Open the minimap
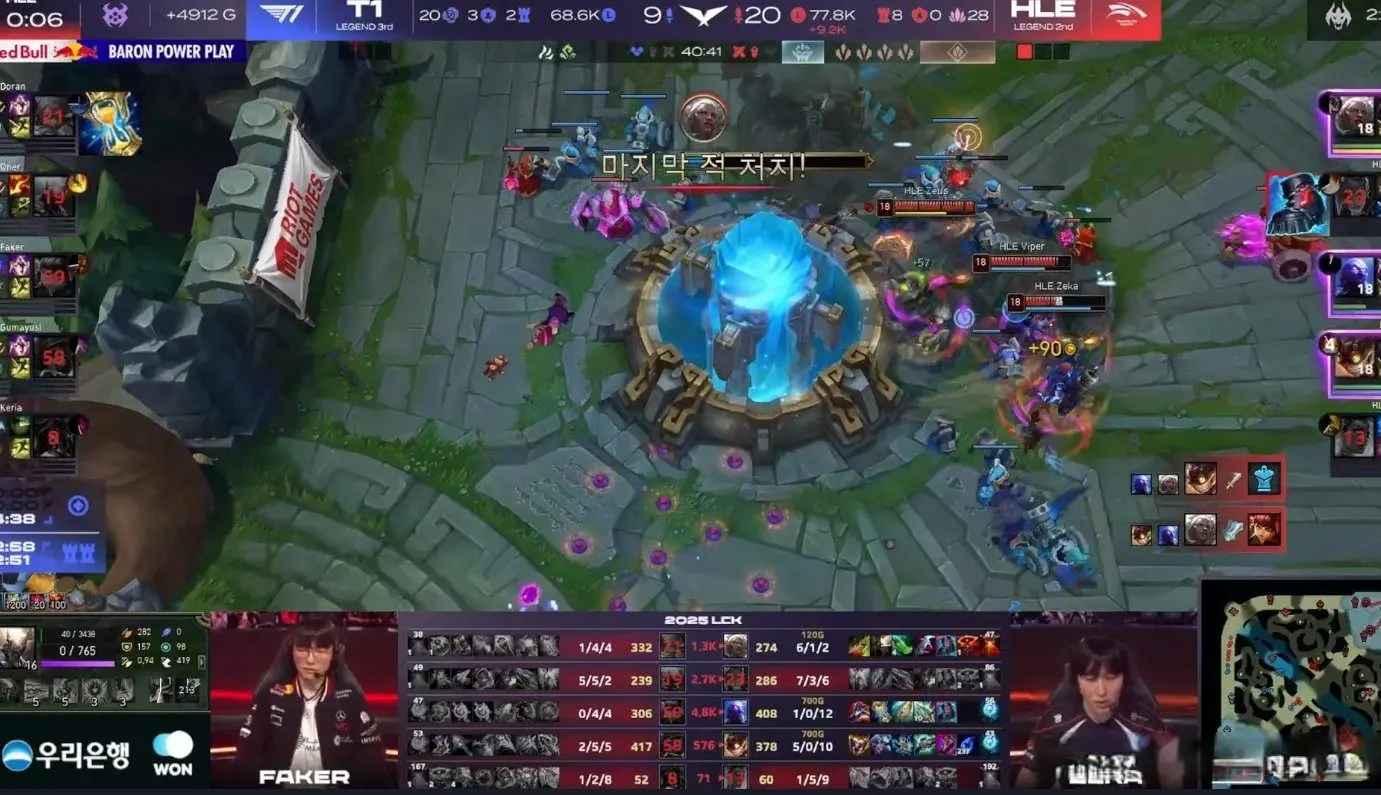 coord(1291,685)
